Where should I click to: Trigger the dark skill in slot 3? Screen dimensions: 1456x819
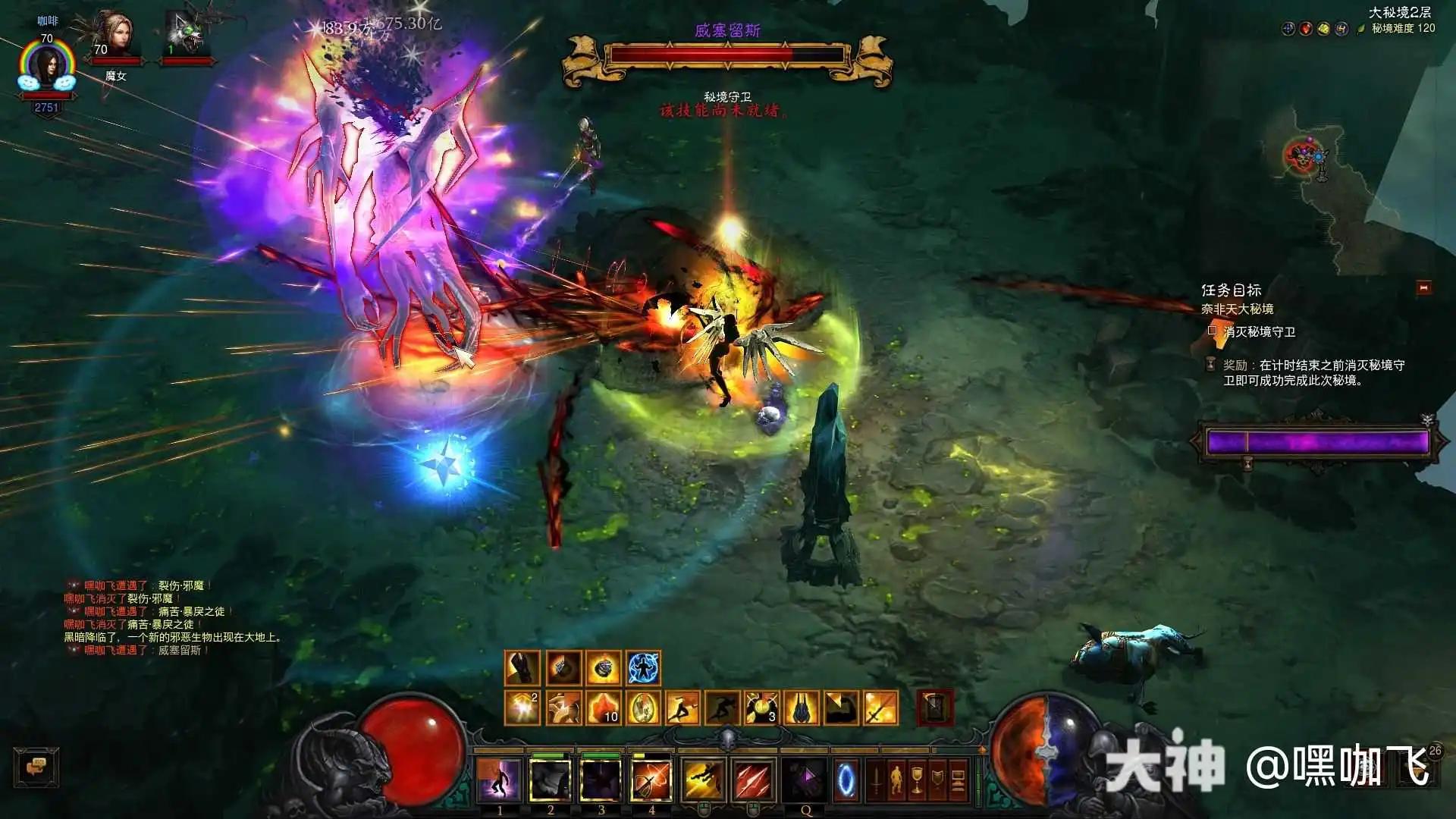[x=601, y=780]
